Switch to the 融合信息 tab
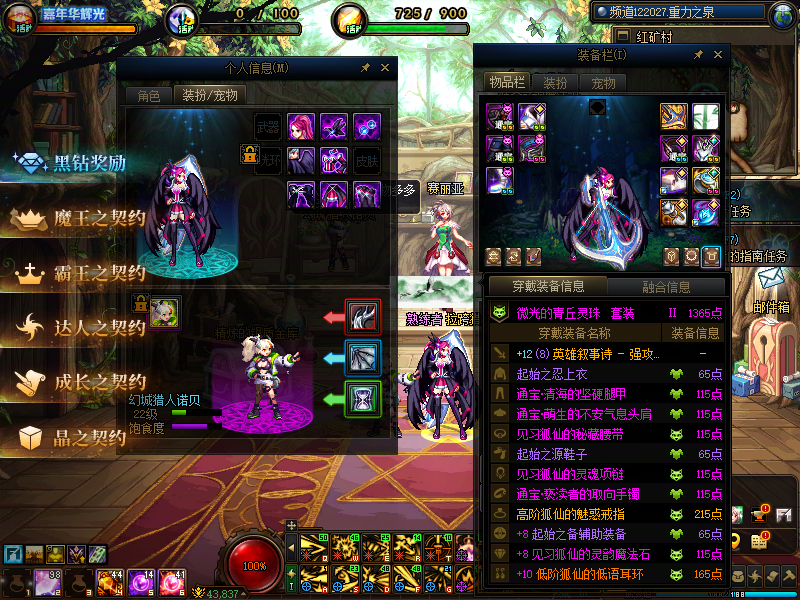 (666, 287)
